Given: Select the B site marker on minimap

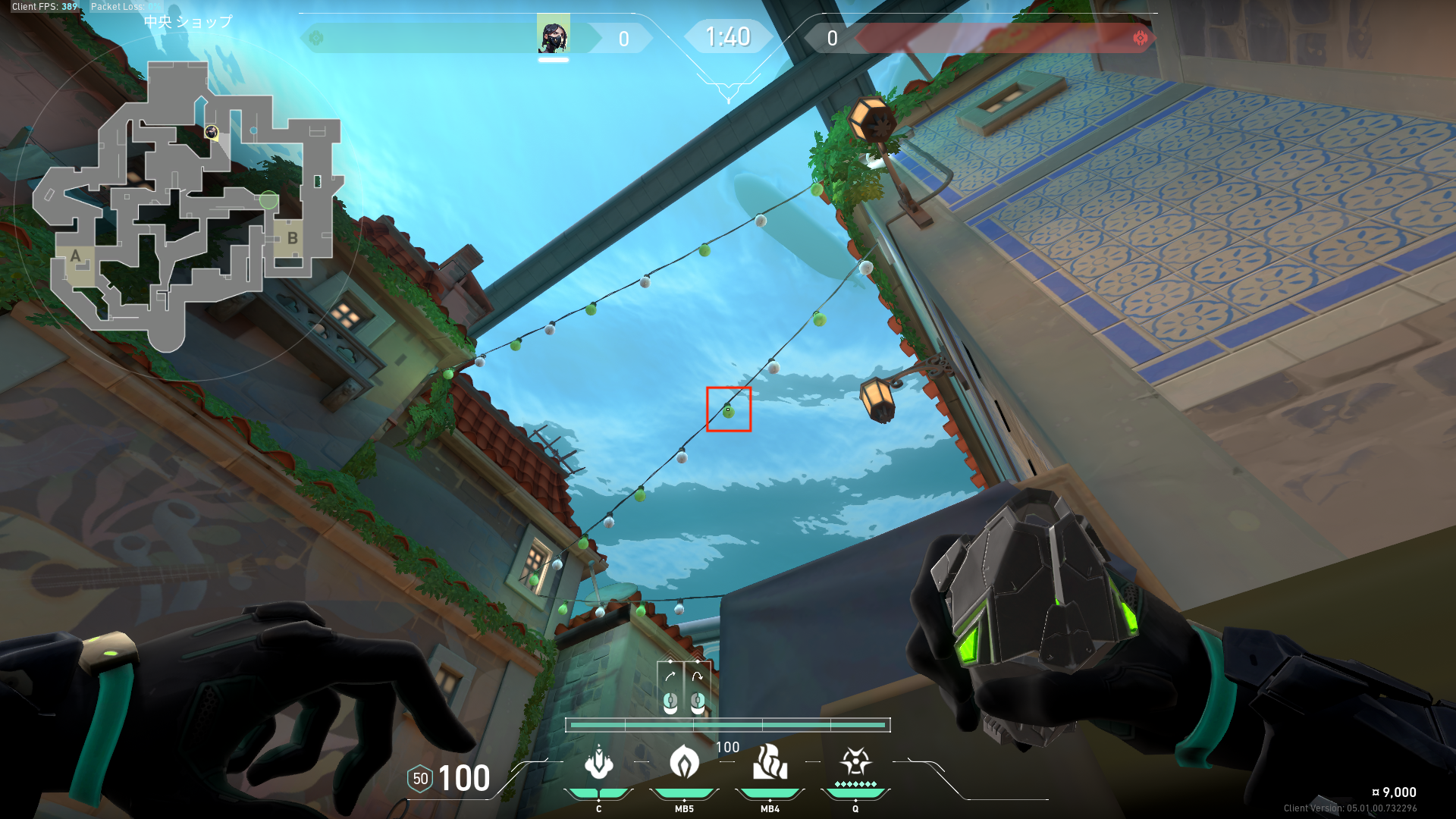Looking at the screenshot, I should click(292, 238).
